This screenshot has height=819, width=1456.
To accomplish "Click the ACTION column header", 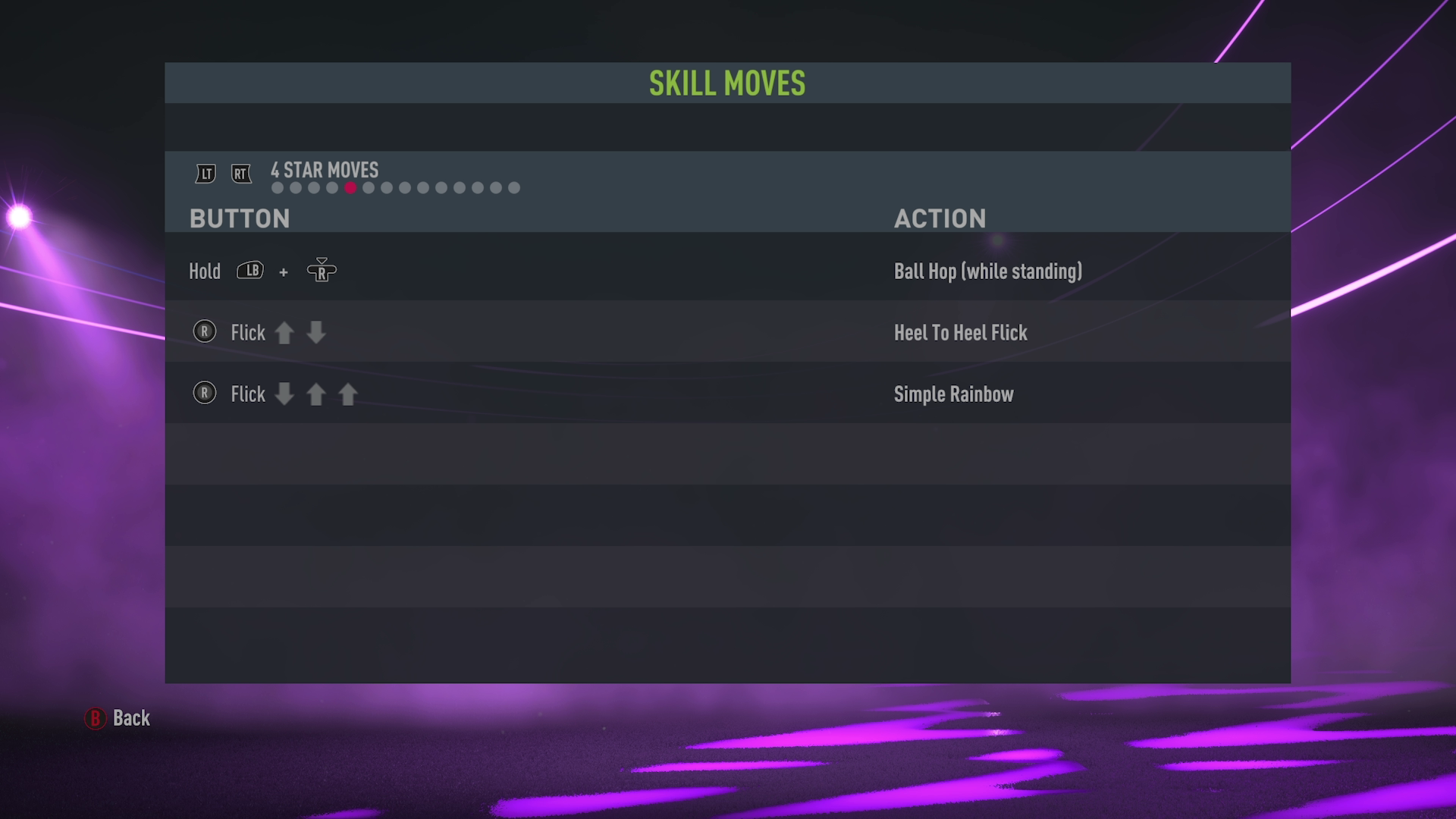I will pyautogui.click(x=940, y=218).
